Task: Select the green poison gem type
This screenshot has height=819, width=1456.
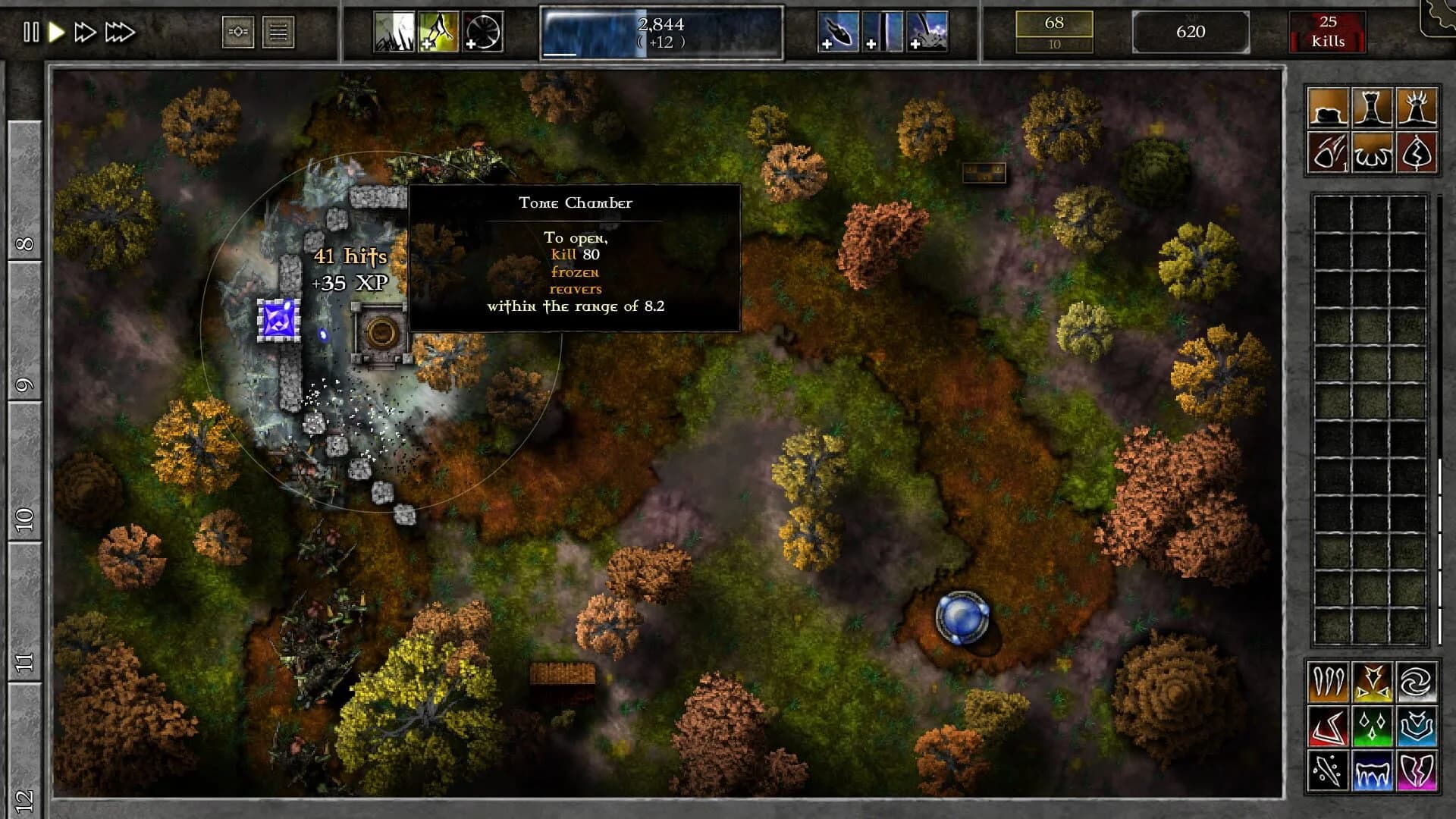Action: [1372, 726]
